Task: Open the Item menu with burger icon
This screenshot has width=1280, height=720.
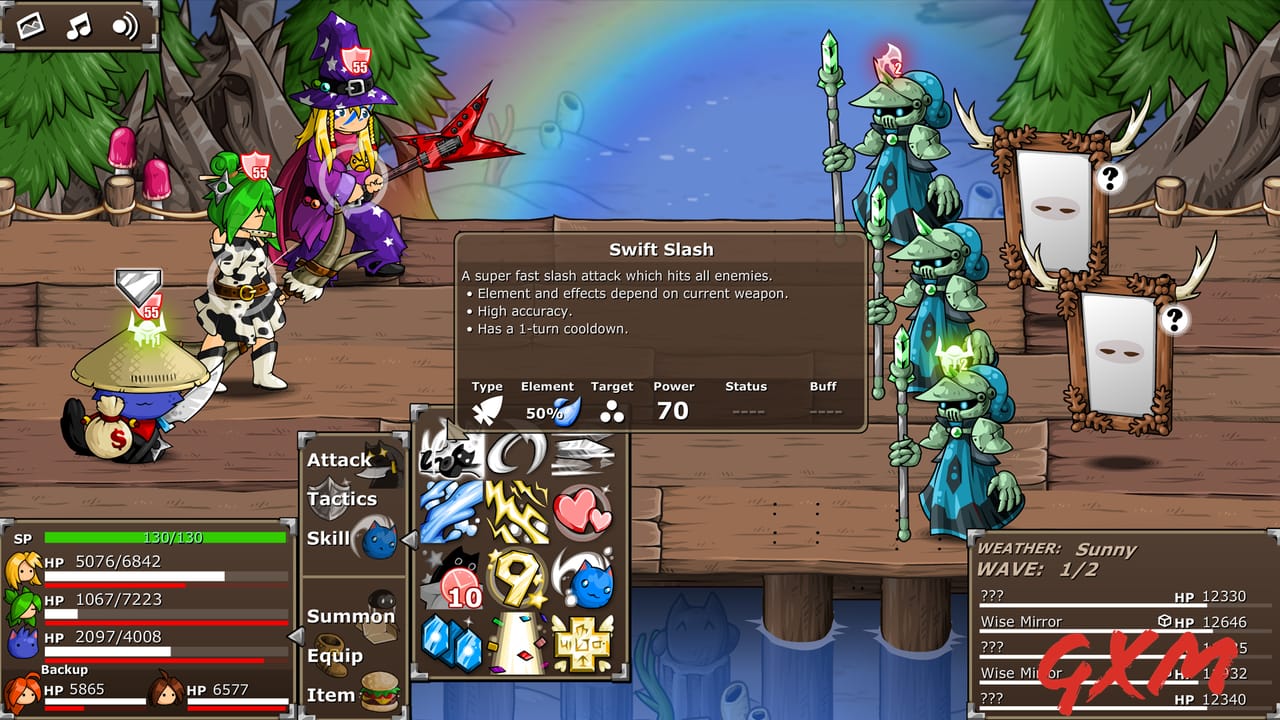Action: [x=340, y=692]
